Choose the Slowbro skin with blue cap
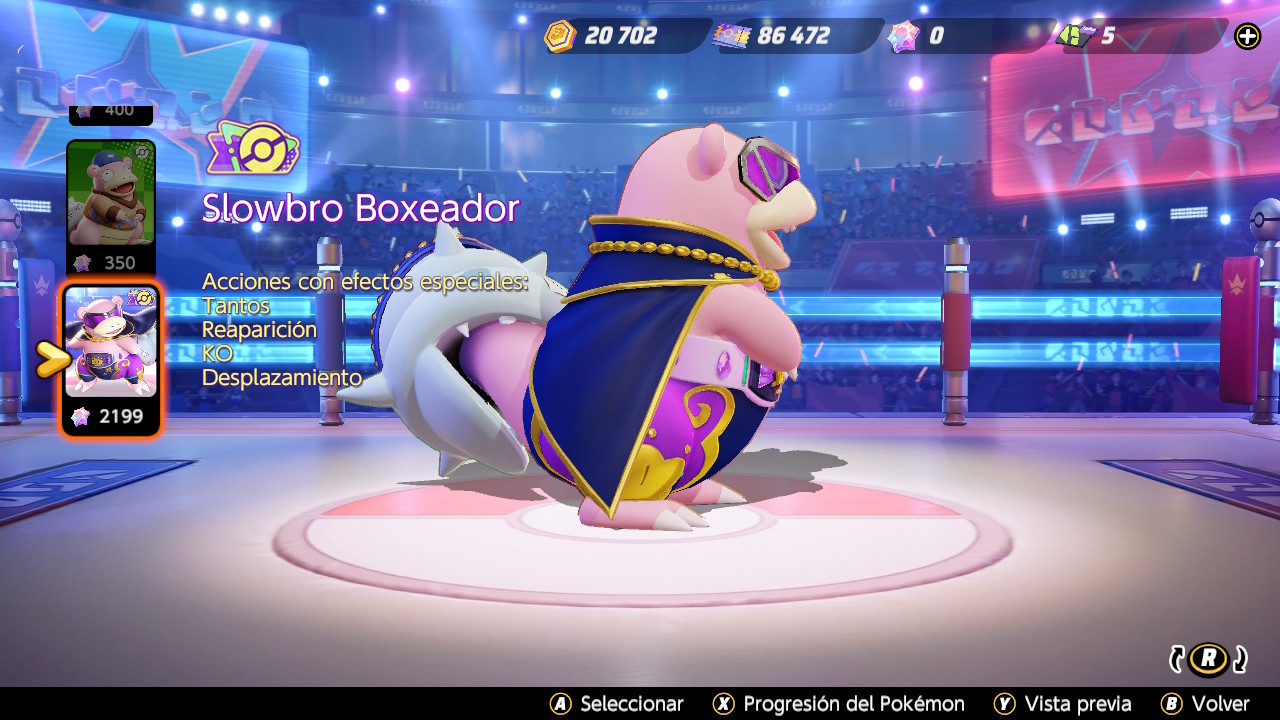This screenshot has width=1280, height=720. [x=110, y=194]
